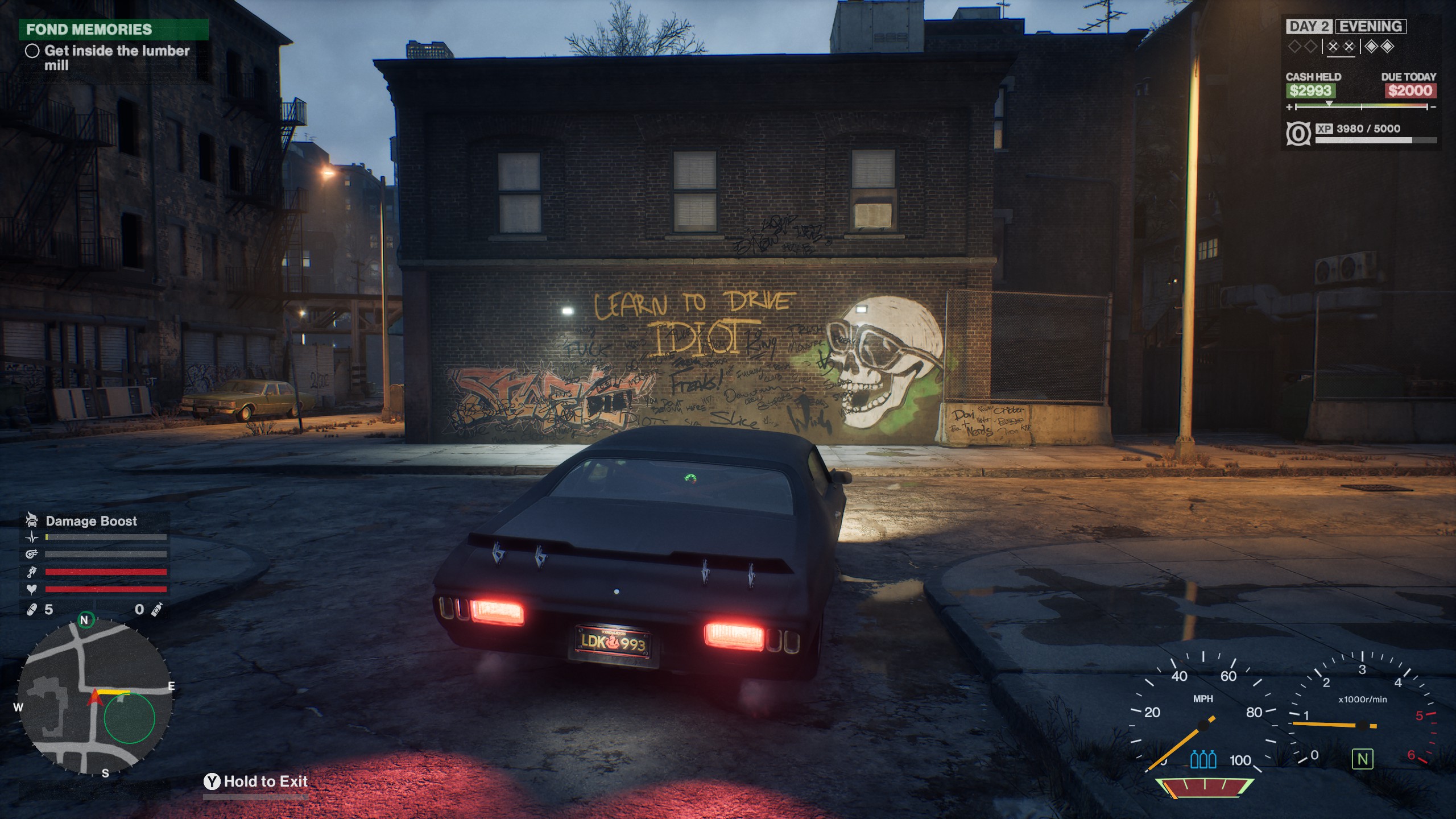Select the turbocharger status icon
The width and height of the screenshot is (1456, 819).
pyautogui.click(x=31, y=553)
